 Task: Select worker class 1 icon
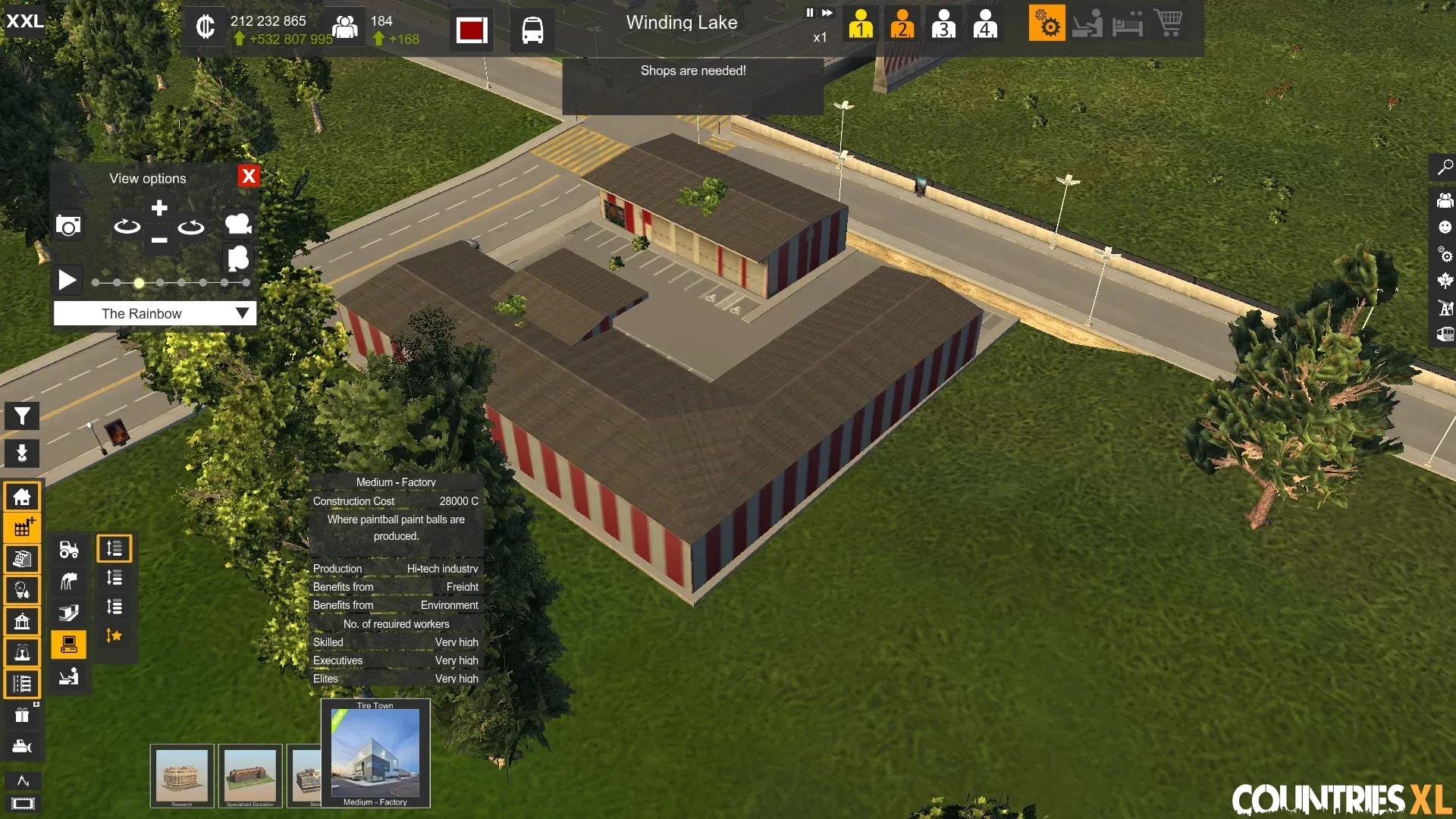tap(861, 24)
